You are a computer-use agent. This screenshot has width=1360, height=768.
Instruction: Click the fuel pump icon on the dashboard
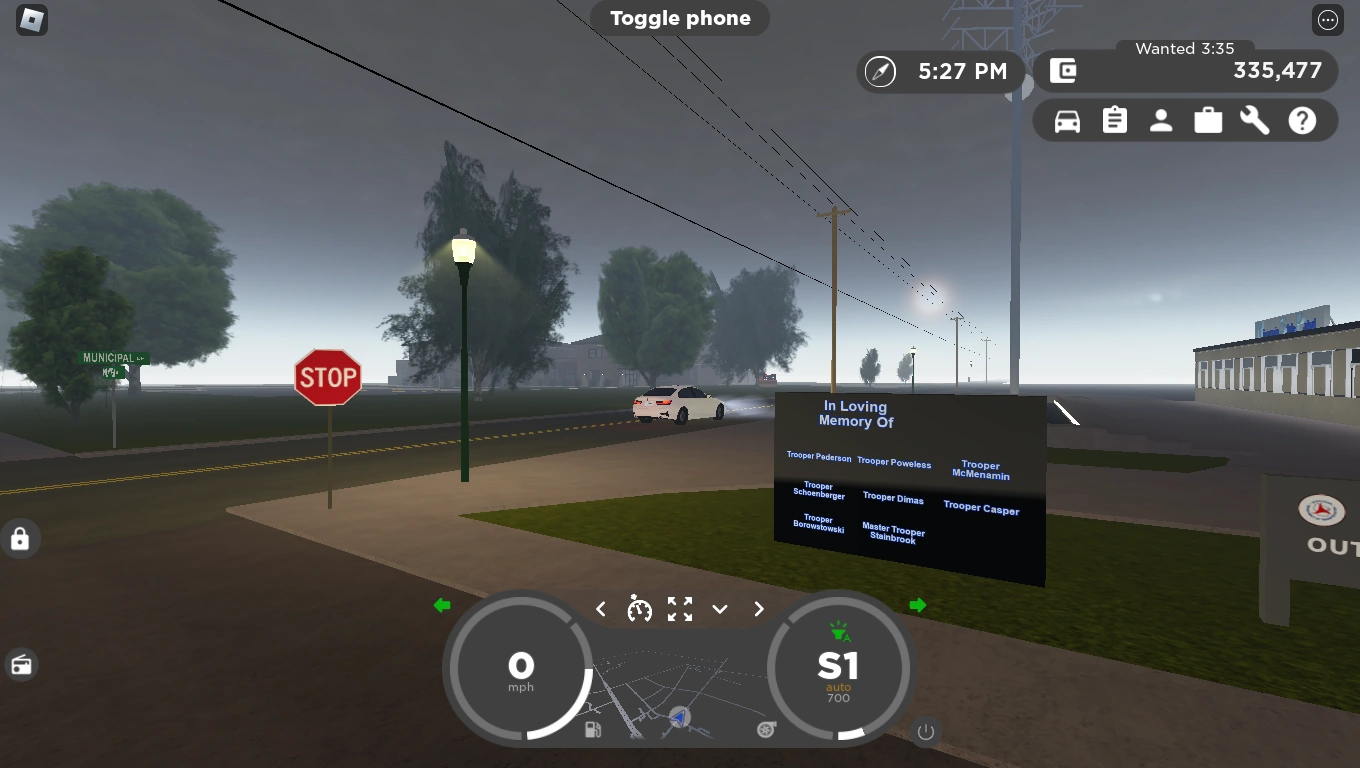tap(593, 730)
